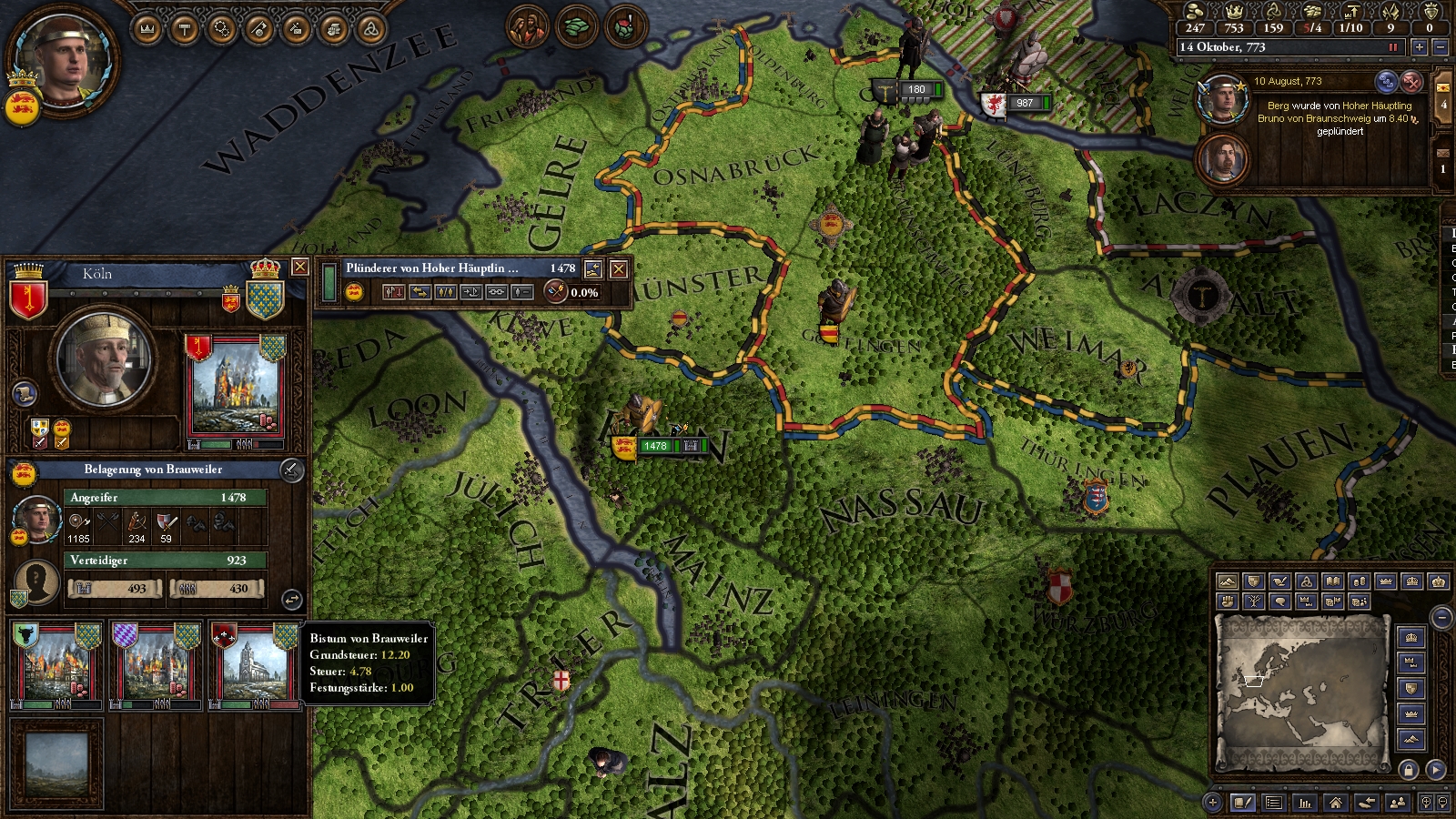Lock the minimap with the padlock button
This screenshot has height=819, width=1456.
click(1409, 770)
